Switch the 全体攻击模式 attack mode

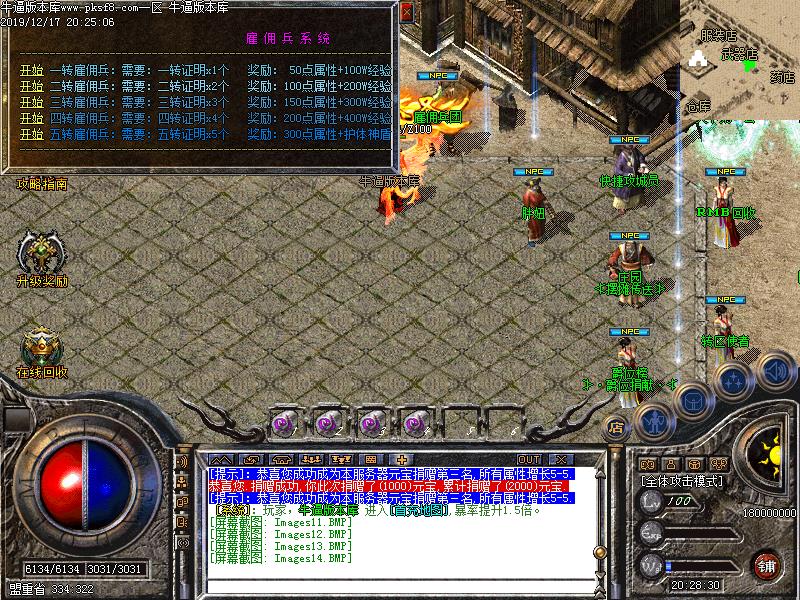point(682,481)
